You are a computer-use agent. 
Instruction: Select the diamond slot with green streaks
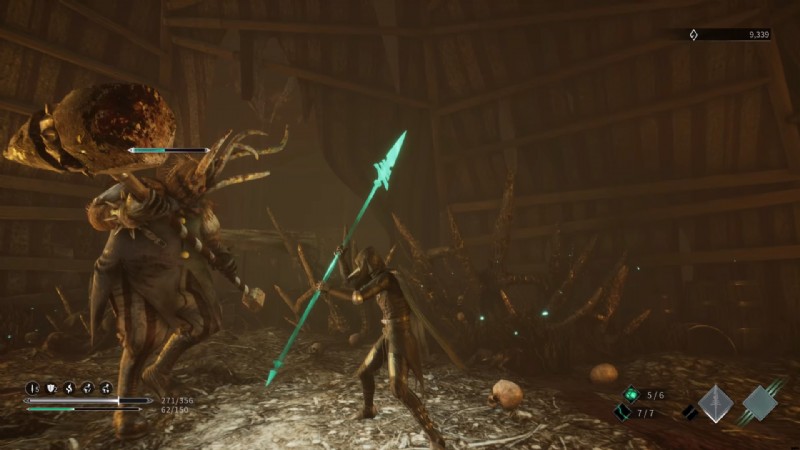pos(761,402)
